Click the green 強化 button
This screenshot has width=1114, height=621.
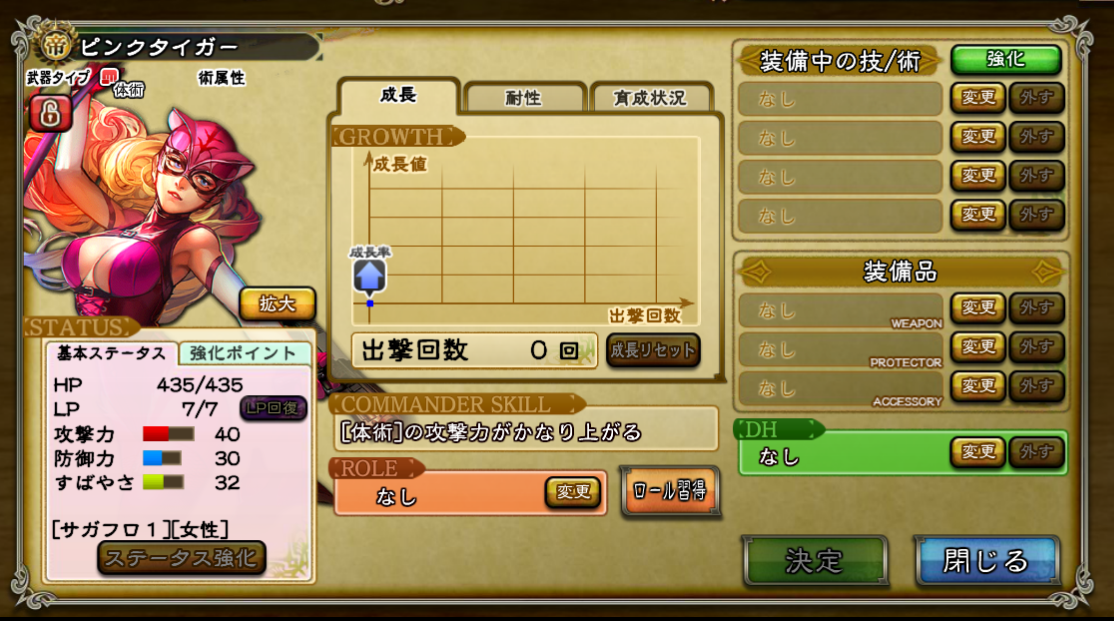pos(1005,59)
